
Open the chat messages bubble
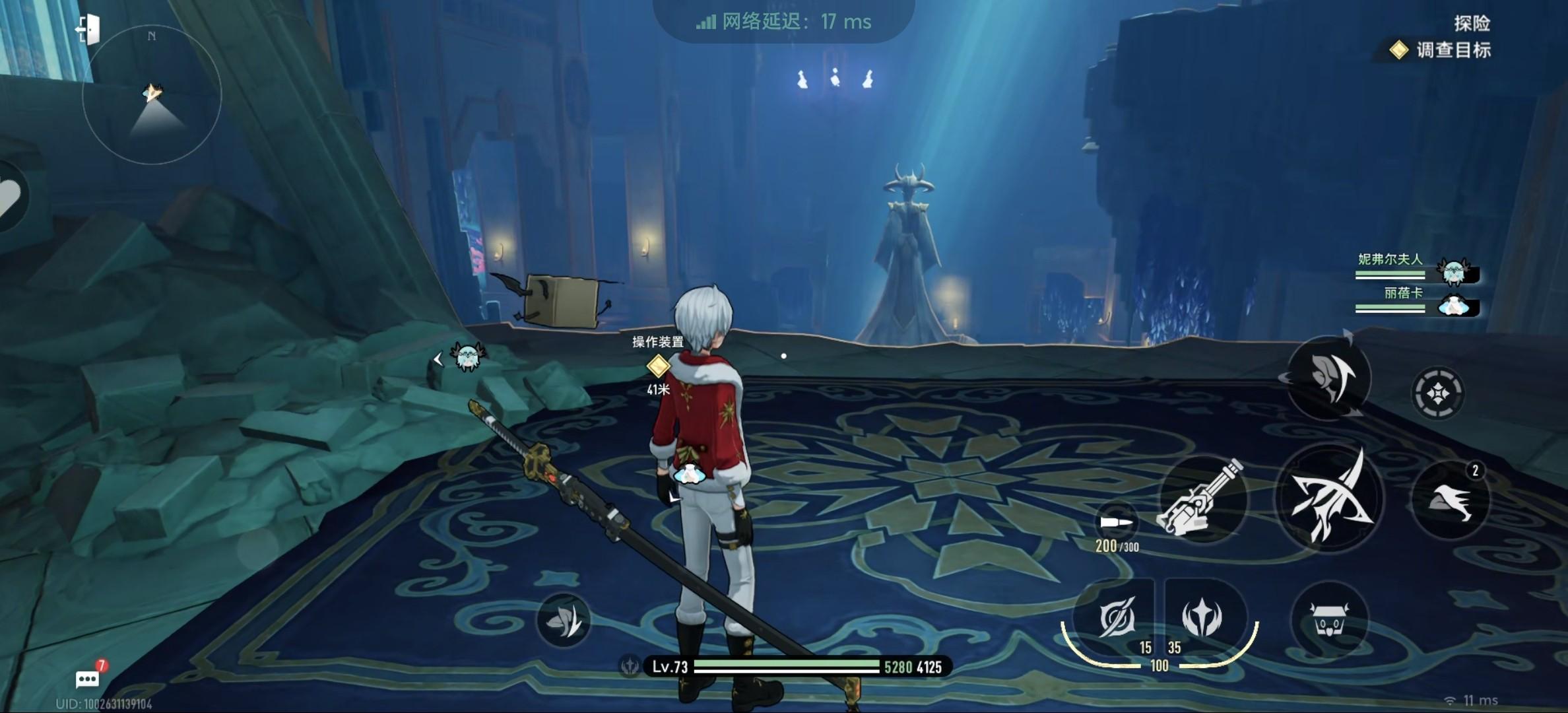(88, 679)
